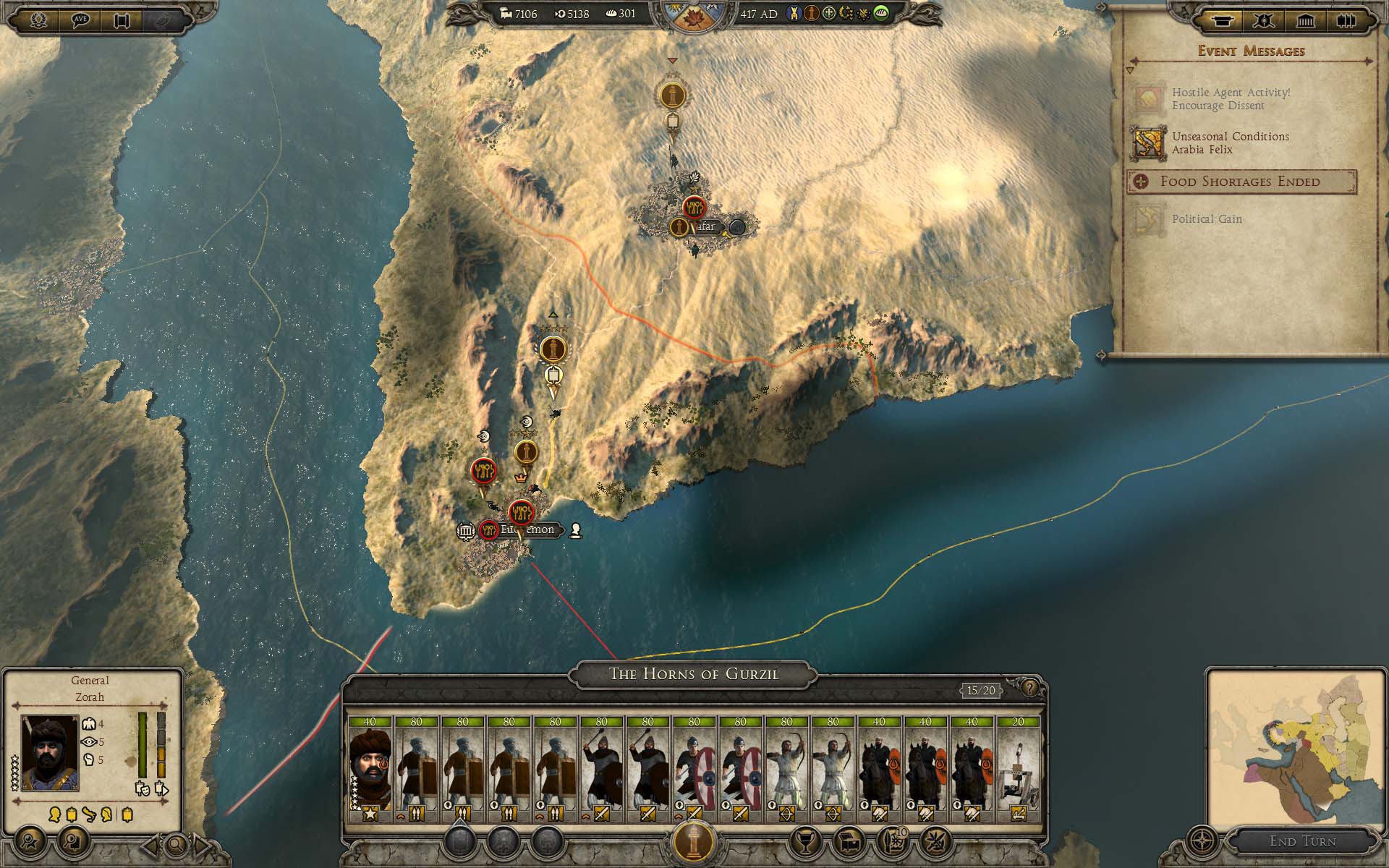
Task: Select the Eudaemon settlement label
Action: 527,530
